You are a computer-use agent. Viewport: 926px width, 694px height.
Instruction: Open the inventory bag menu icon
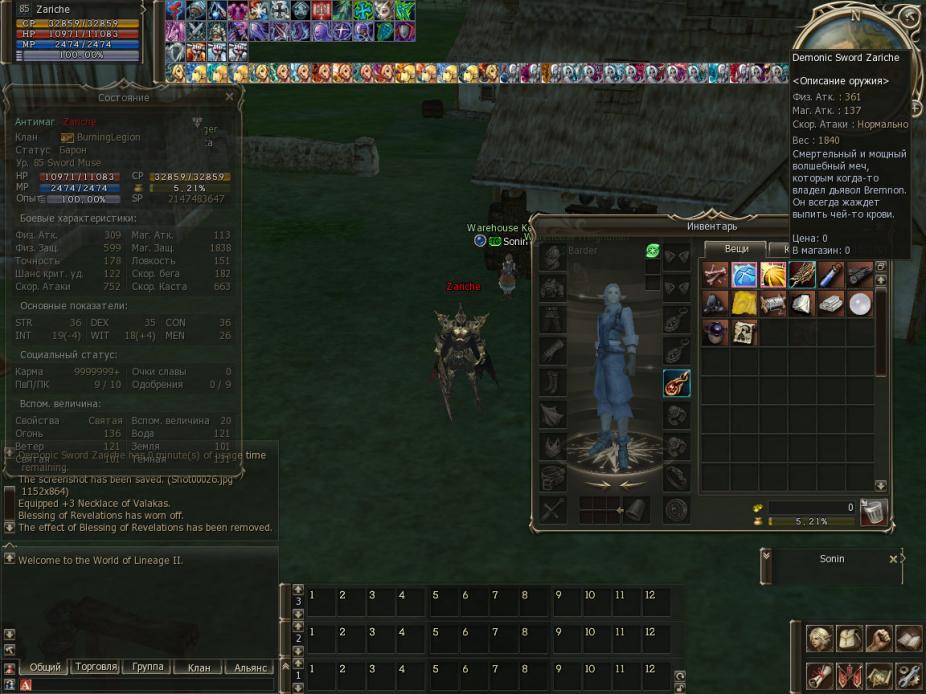[850, 637]
